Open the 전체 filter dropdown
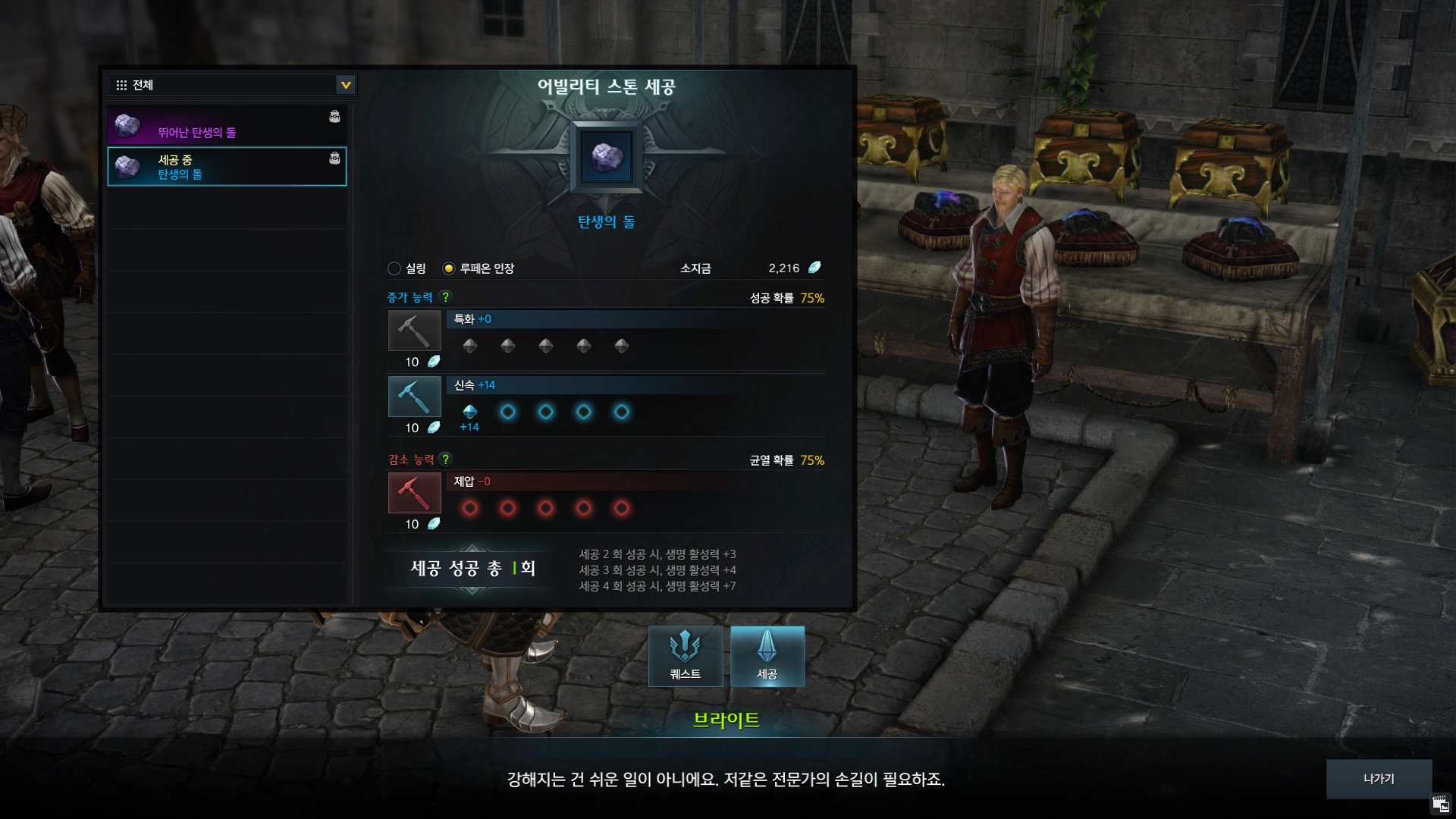The height and width of the screenshot is (819, 1456). tap(345, 85)
